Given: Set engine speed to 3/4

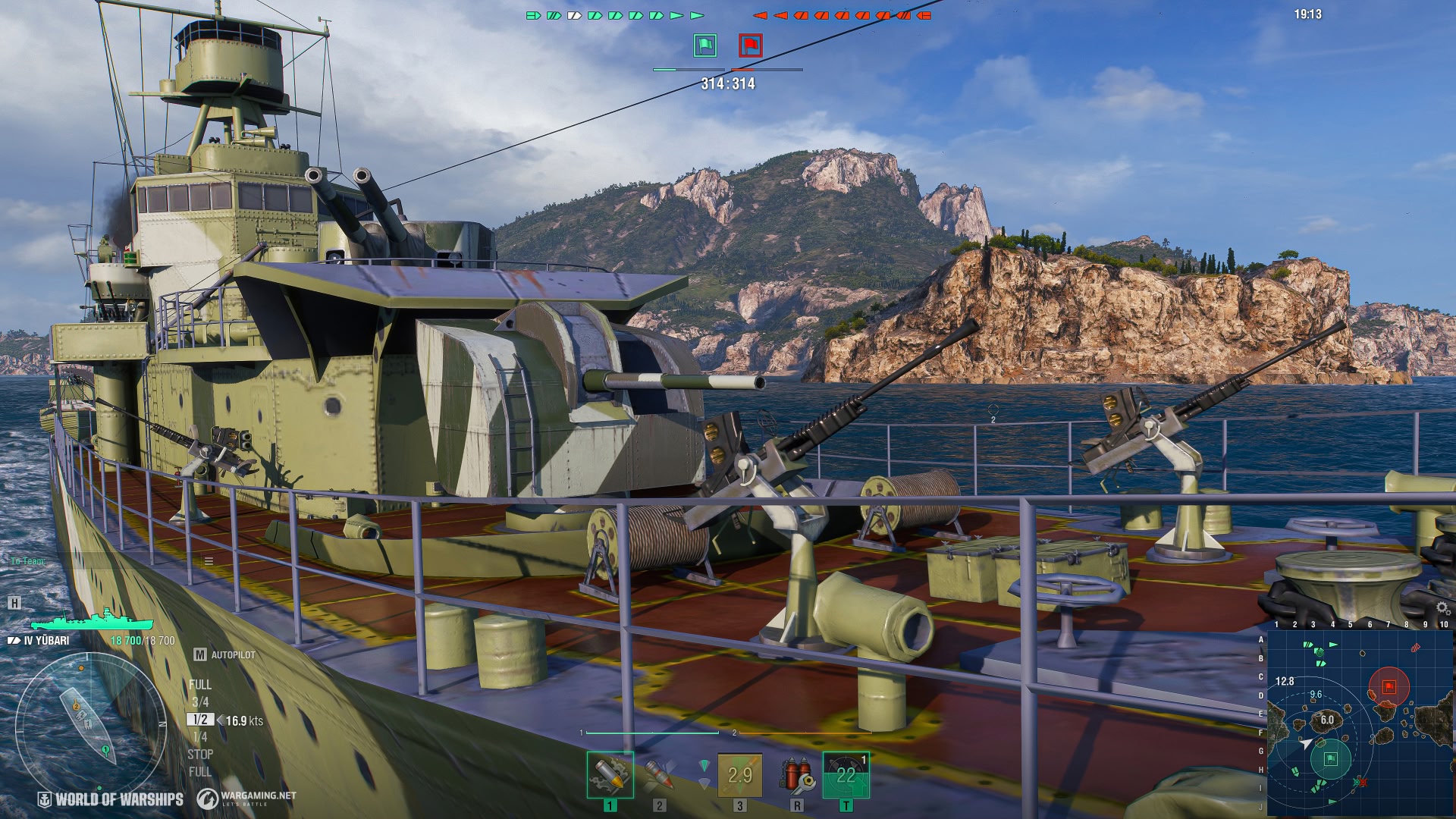Looking at the screenshot, I should (200, 702).
